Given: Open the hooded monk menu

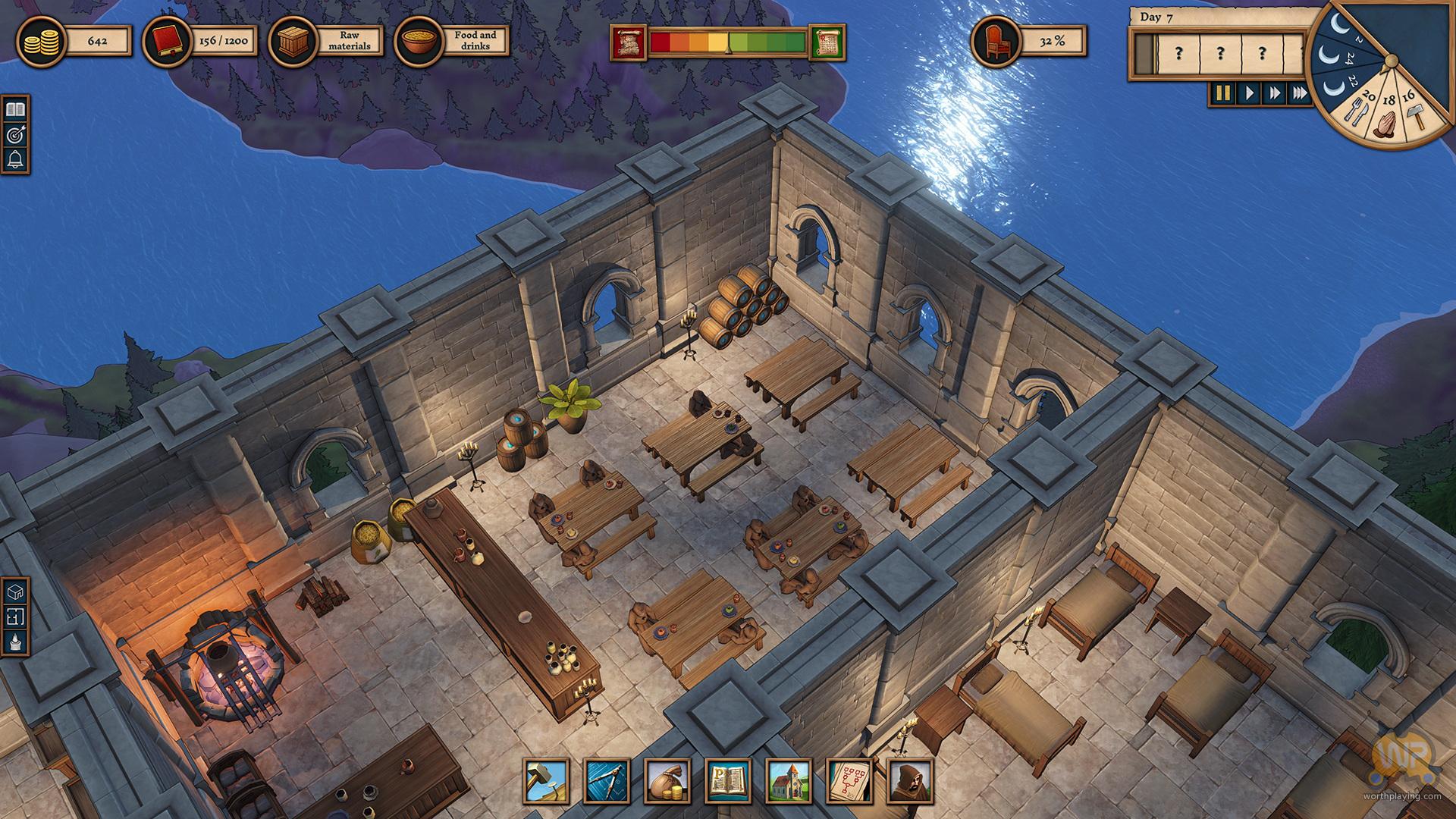Looking at the screenshot, I should 910,781.
